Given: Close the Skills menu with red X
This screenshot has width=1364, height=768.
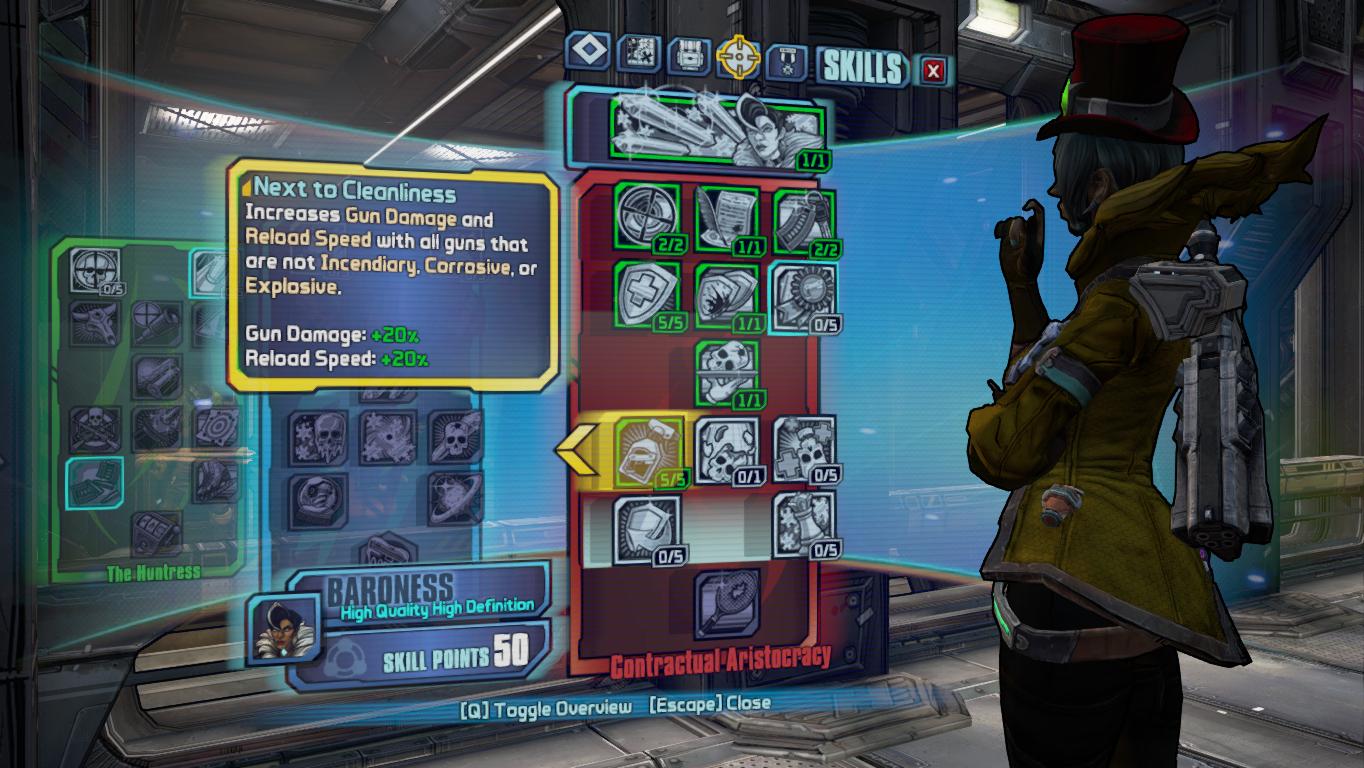Looking at the screenshot, I should pos(933,70).
